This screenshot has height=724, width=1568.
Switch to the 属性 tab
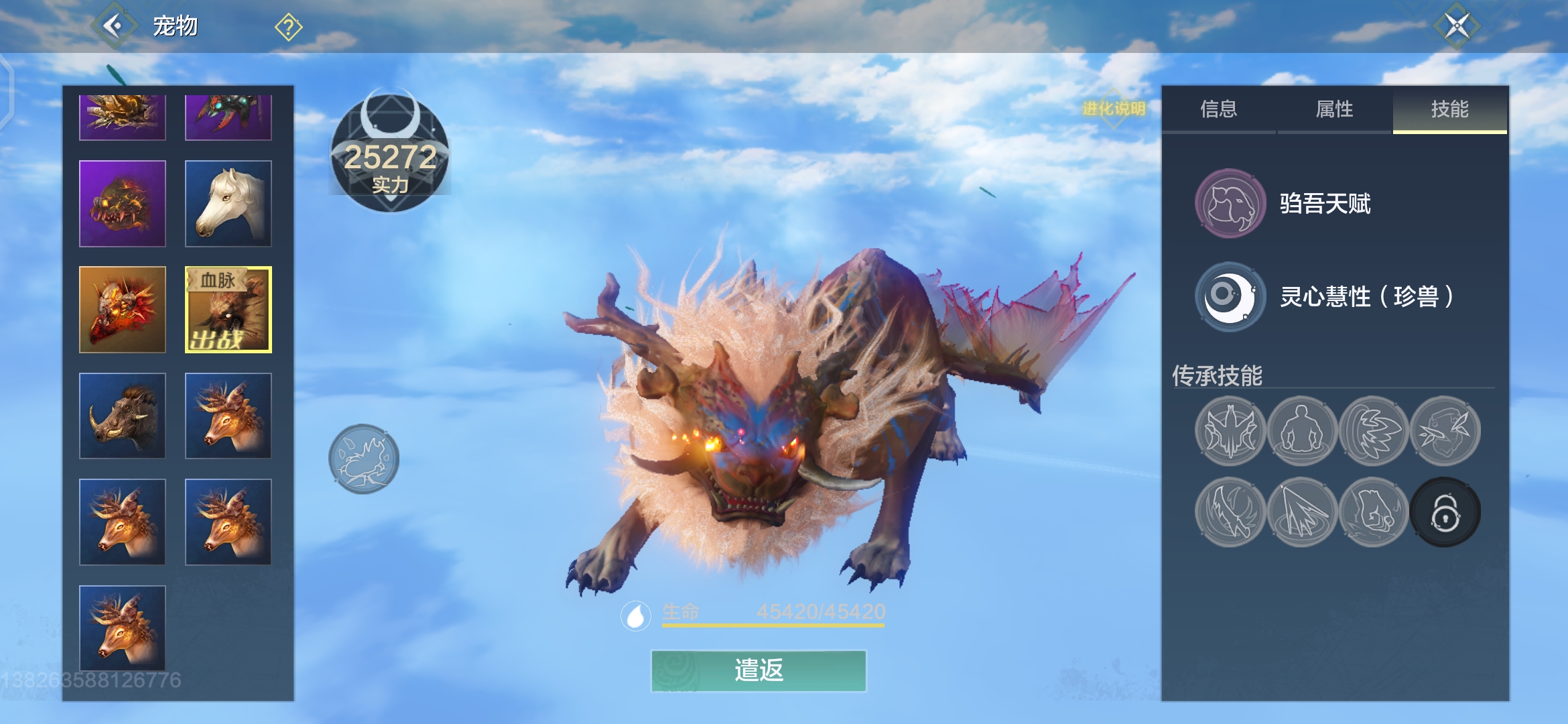pos(1333,111)
